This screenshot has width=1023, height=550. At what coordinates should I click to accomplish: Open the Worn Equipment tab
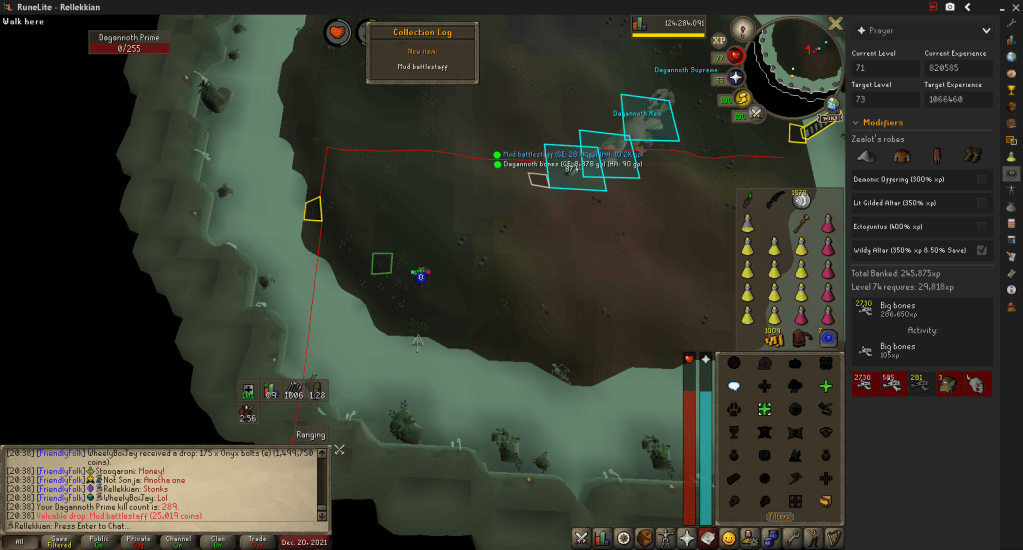pos(666,538)
